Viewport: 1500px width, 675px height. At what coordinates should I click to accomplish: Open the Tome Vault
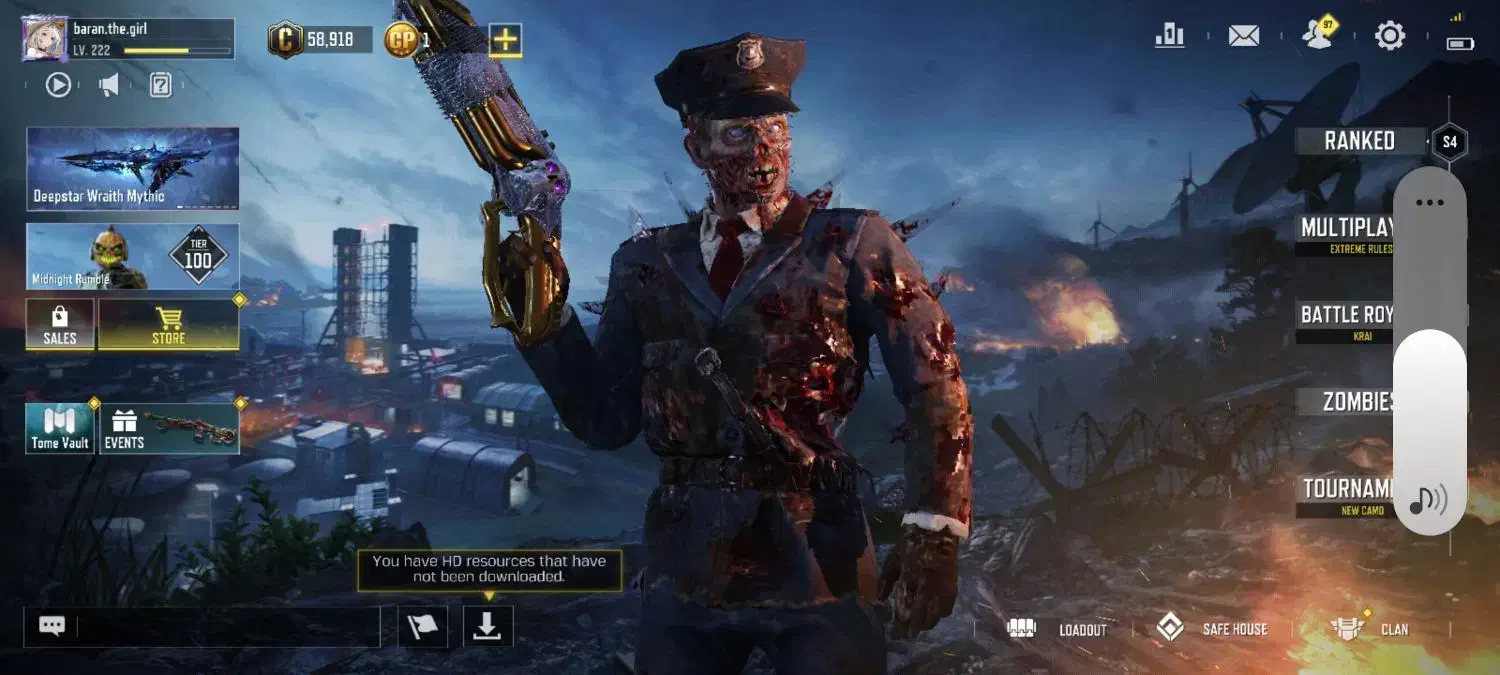pyautogui.click(x=60, y=429)
